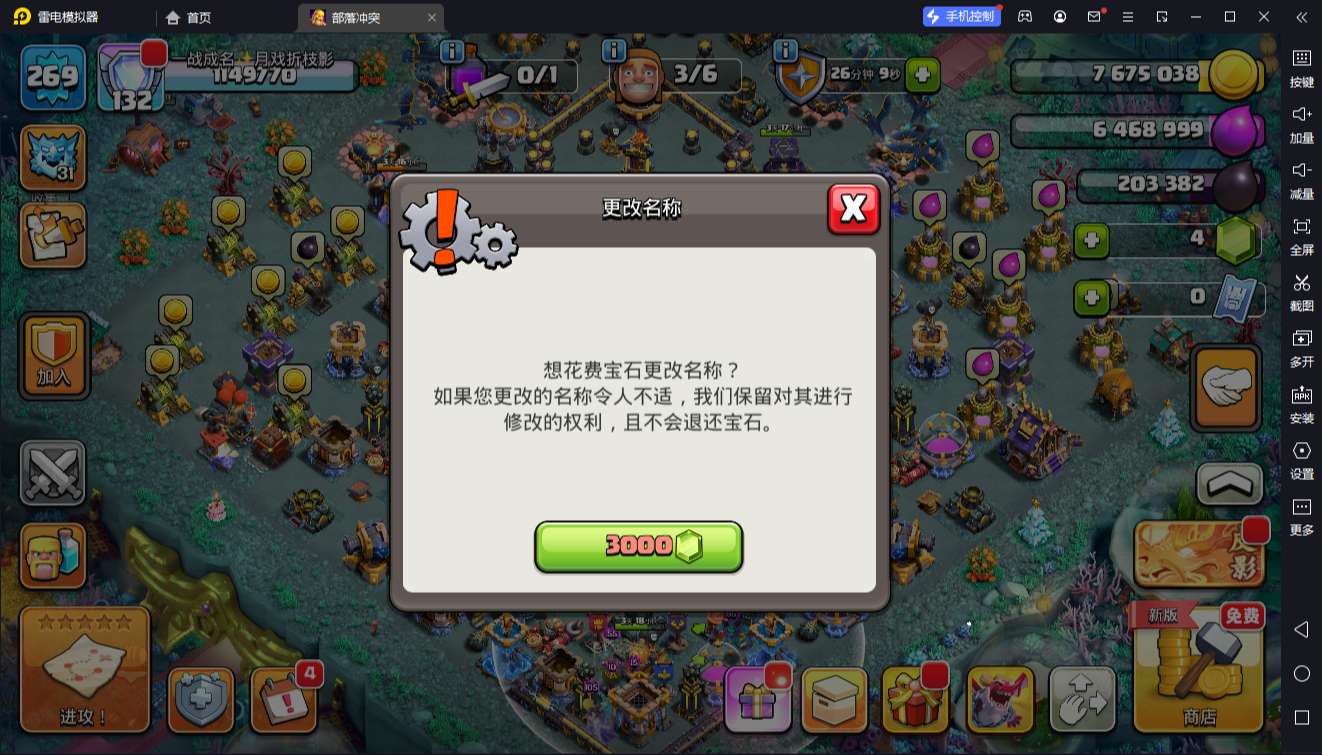Click the gamepad icon in the title bar
This screenshot has width=1322, height=755.
pos(1023,16)
